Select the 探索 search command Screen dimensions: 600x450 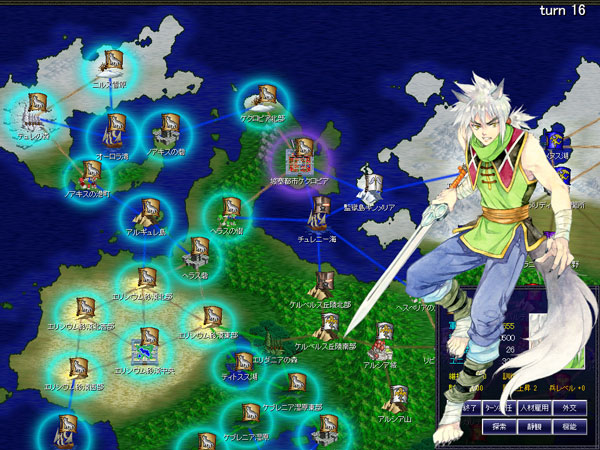pyautogui.click(x=499, y=426)
